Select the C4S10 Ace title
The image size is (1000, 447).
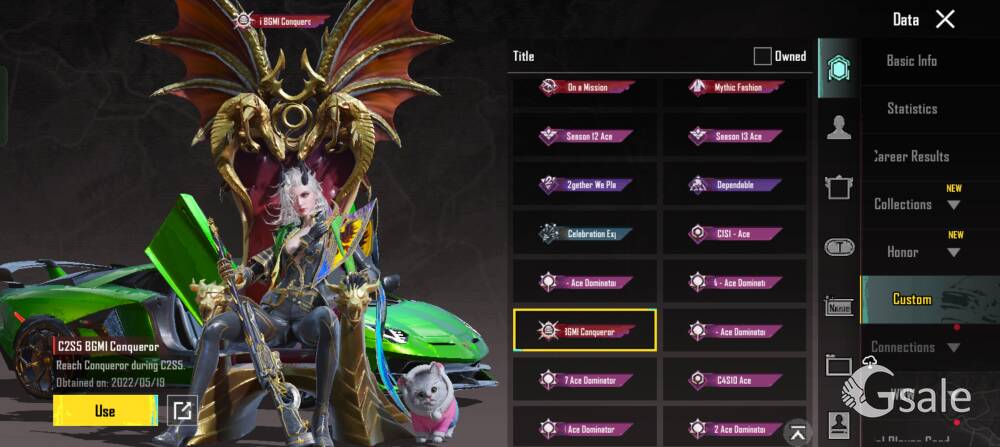(x=733, y=380)
